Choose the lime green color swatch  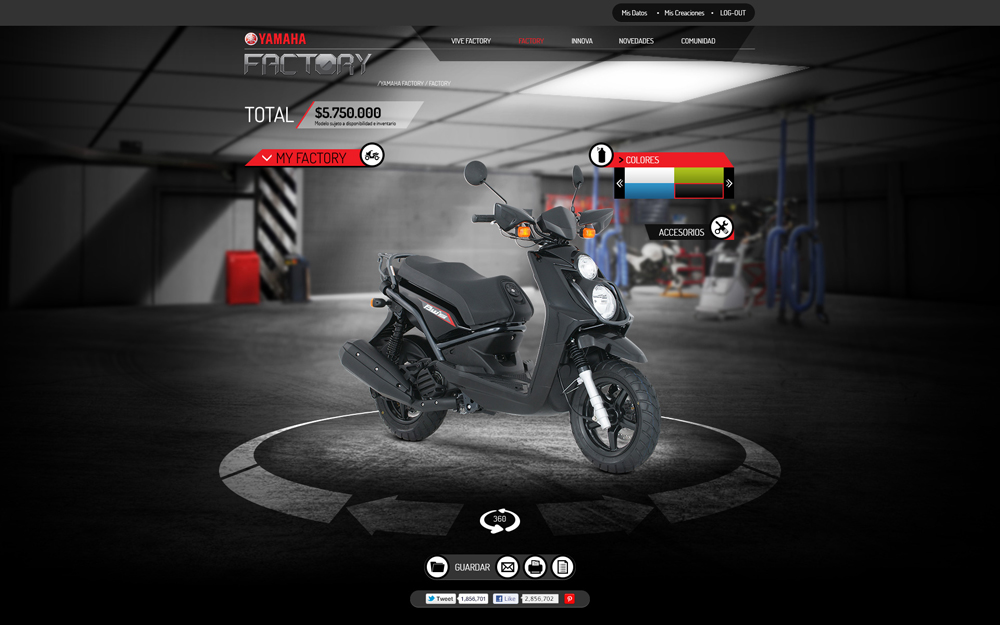(698, 175)
